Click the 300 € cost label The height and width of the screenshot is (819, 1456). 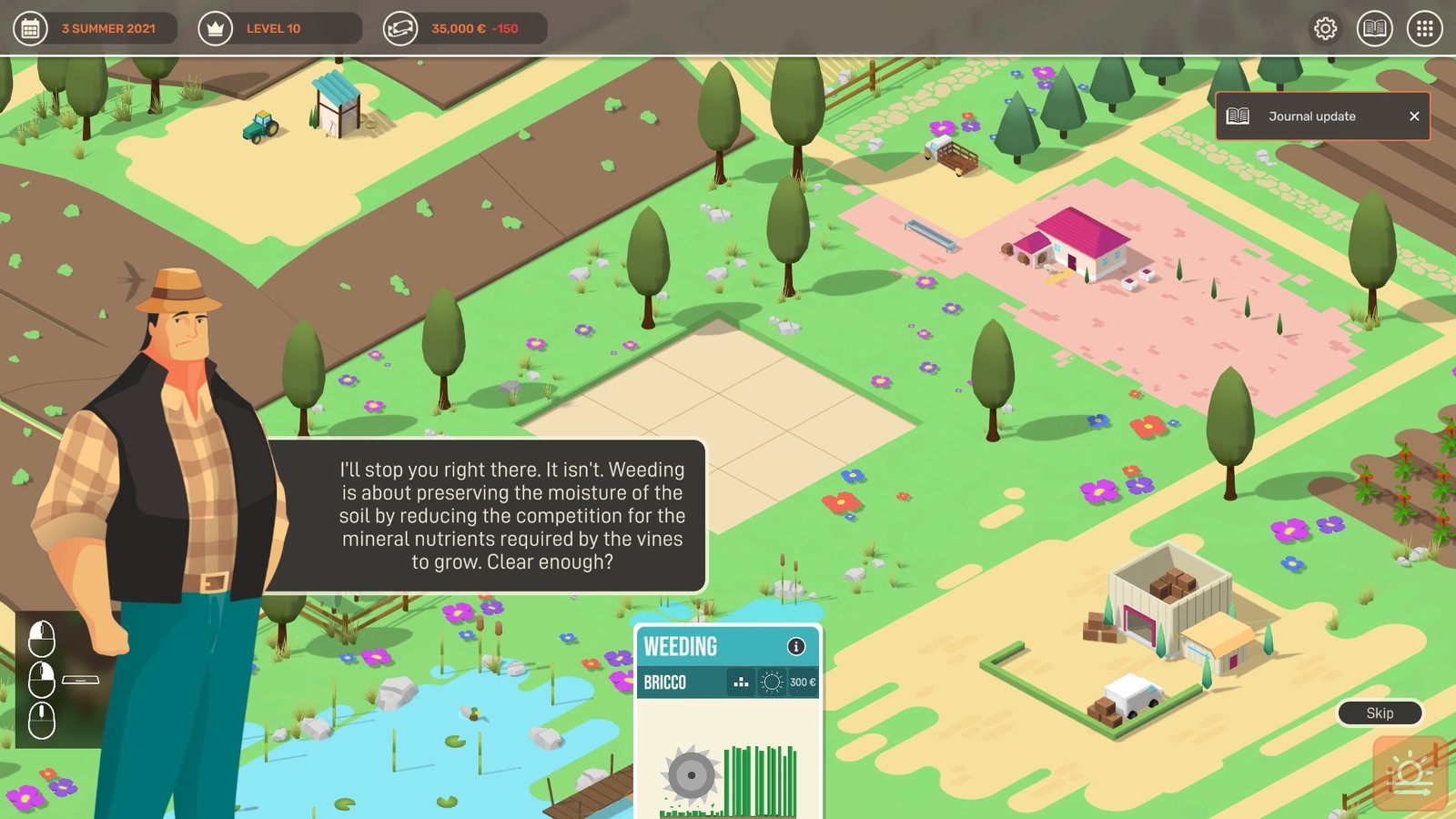click(x=803, y=681)
